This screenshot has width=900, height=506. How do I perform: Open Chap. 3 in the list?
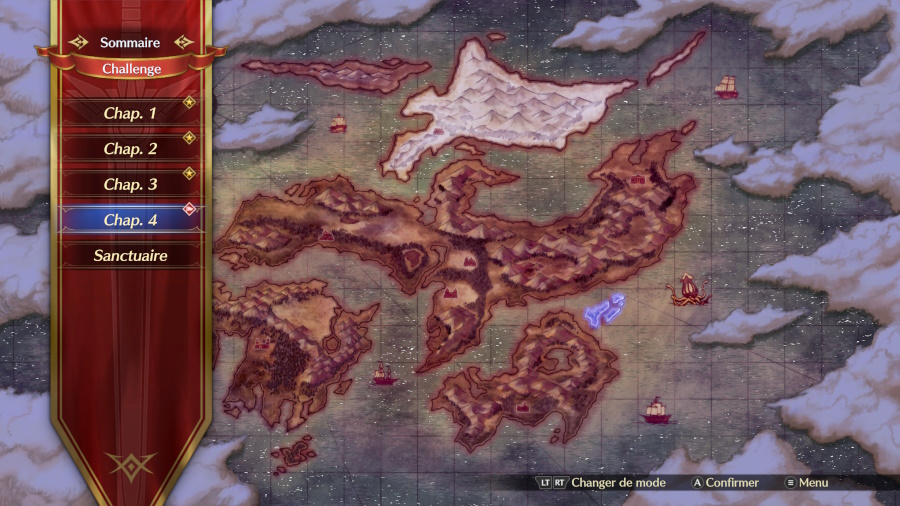click(130, 184)
